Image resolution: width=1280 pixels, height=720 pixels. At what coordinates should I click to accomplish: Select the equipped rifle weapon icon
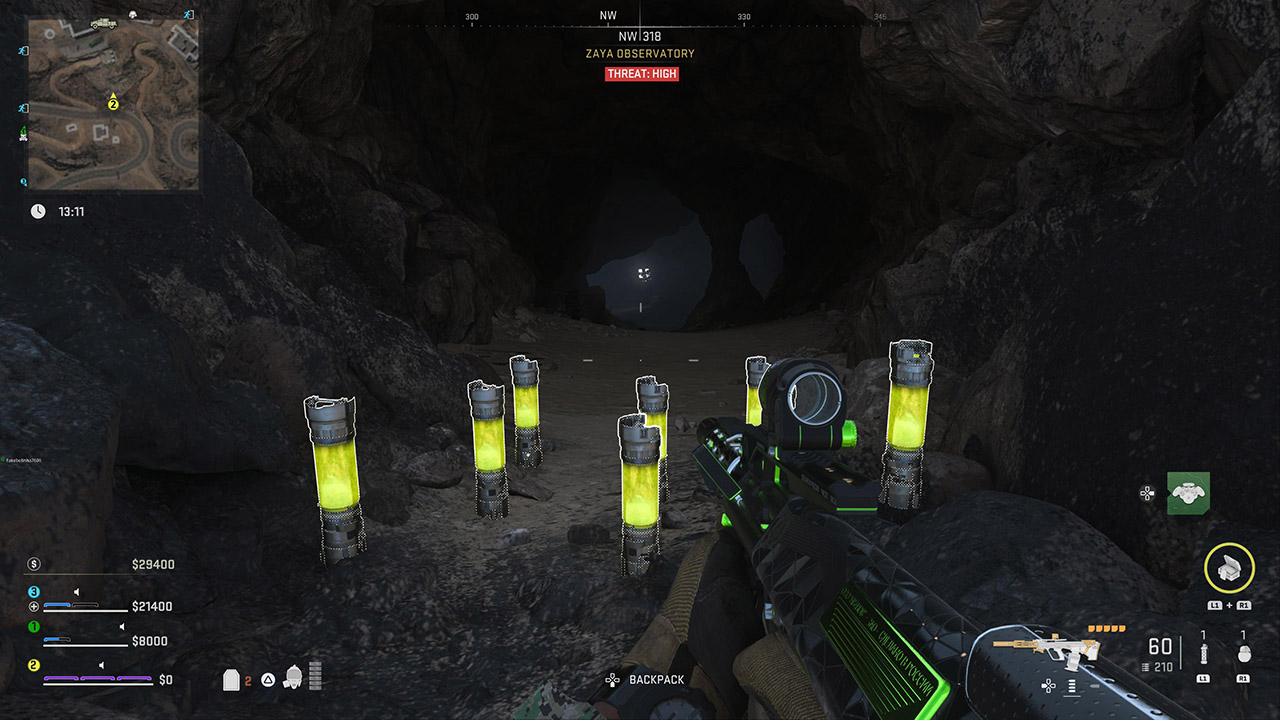1046,649
